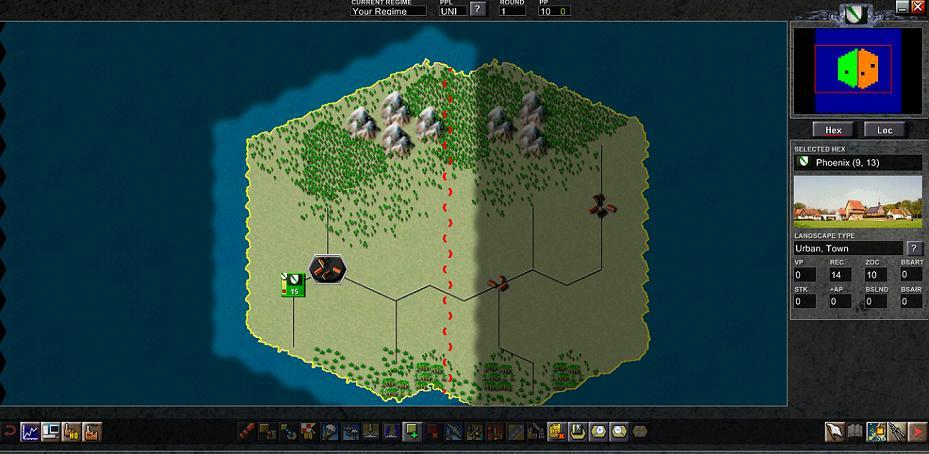End the turn with the red arrow button
The image size is (929, 454).
coord(917,432)
